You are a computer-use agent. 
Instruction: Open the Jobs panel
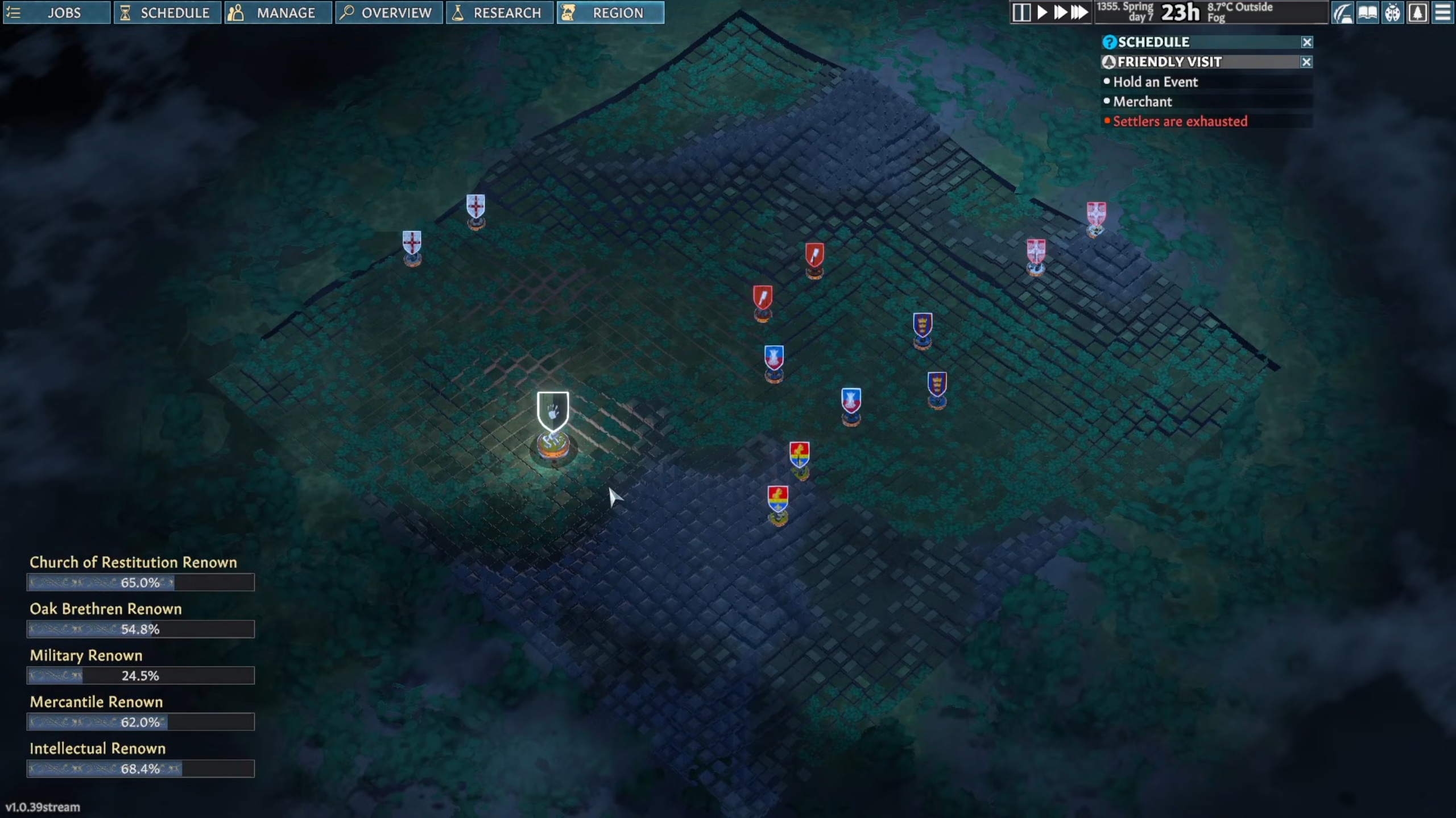[x=56, y=13]
